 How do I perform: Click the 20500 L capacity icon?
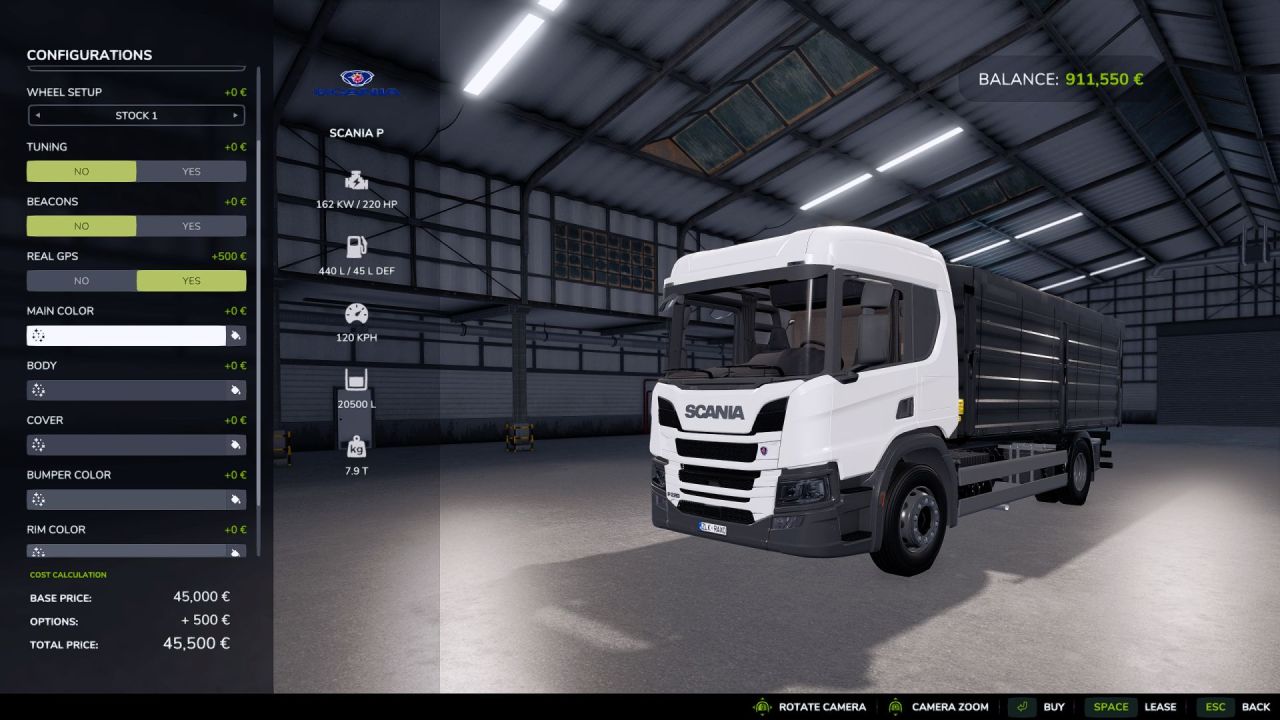(355, 381)
